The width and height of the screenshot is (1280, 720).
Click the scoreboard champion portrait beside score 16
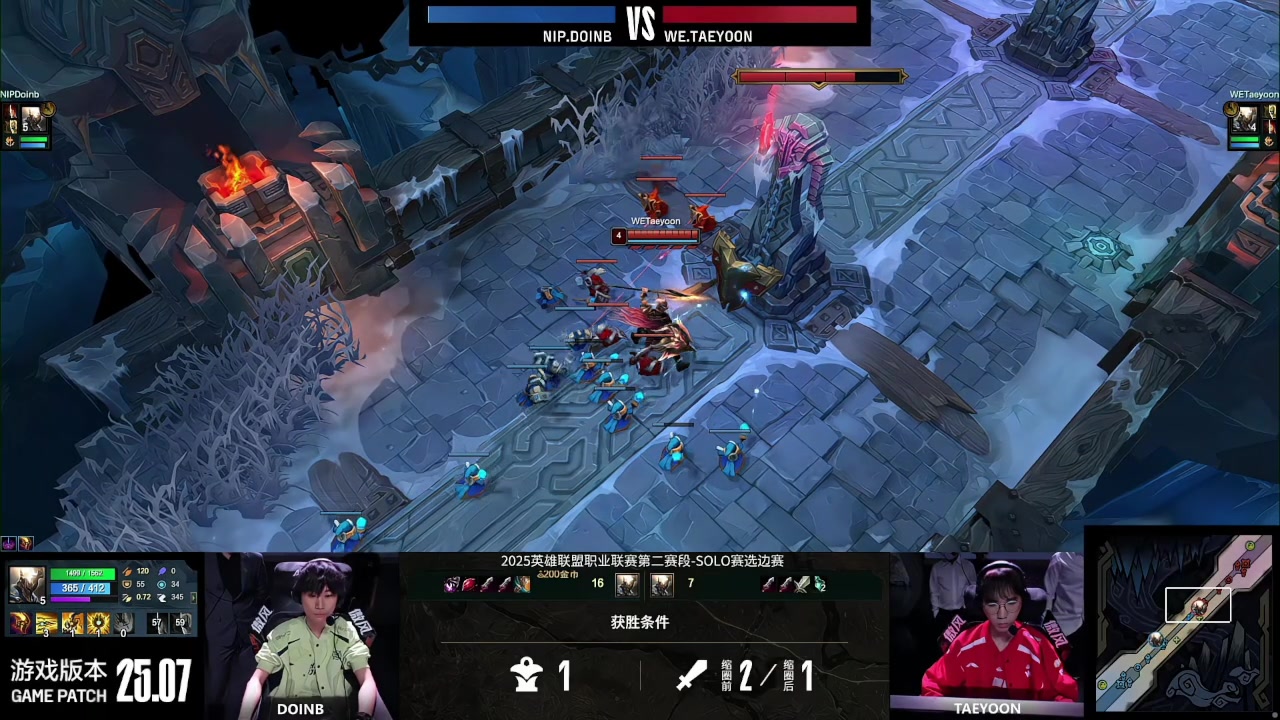pos(627,585)
